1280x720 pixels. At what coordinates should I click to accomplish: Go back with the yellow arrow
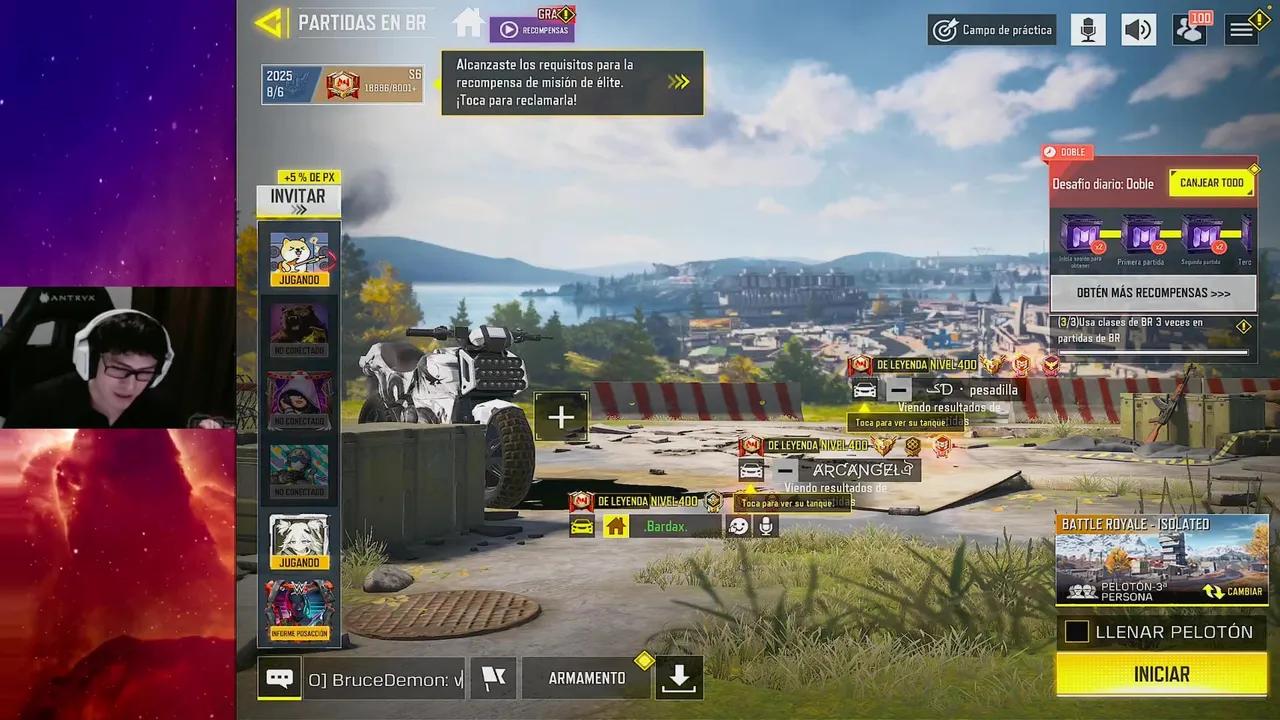click(x=270, y=23)
